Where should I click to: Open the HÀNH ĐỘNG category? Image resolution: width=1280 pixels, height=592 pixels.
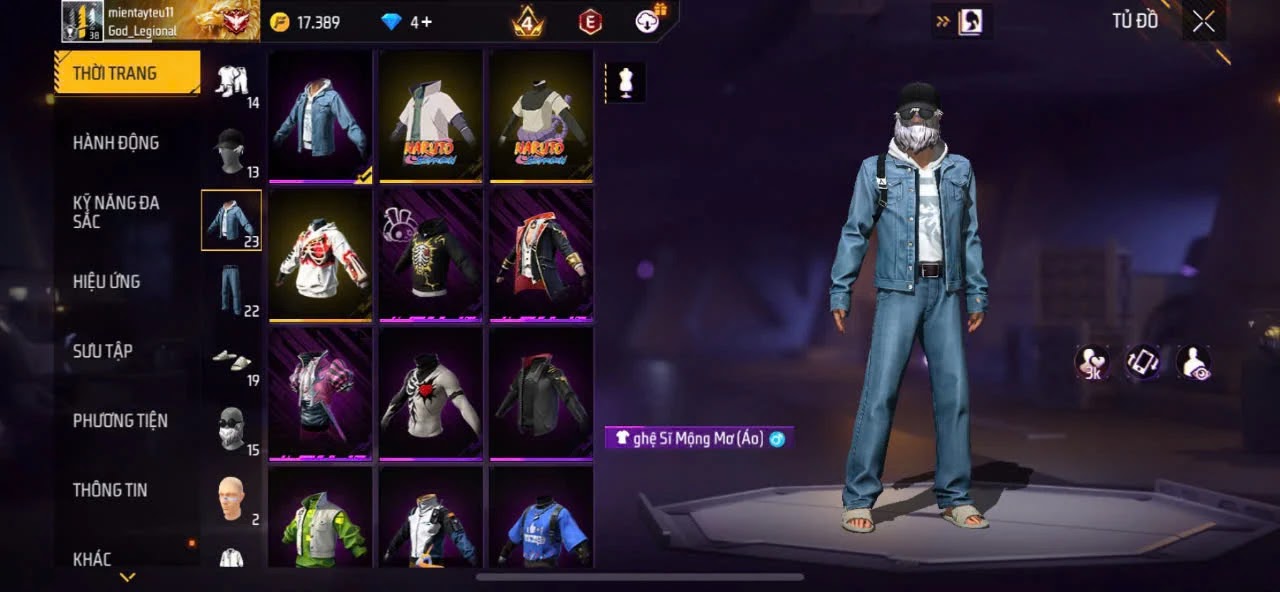point(116,143)
